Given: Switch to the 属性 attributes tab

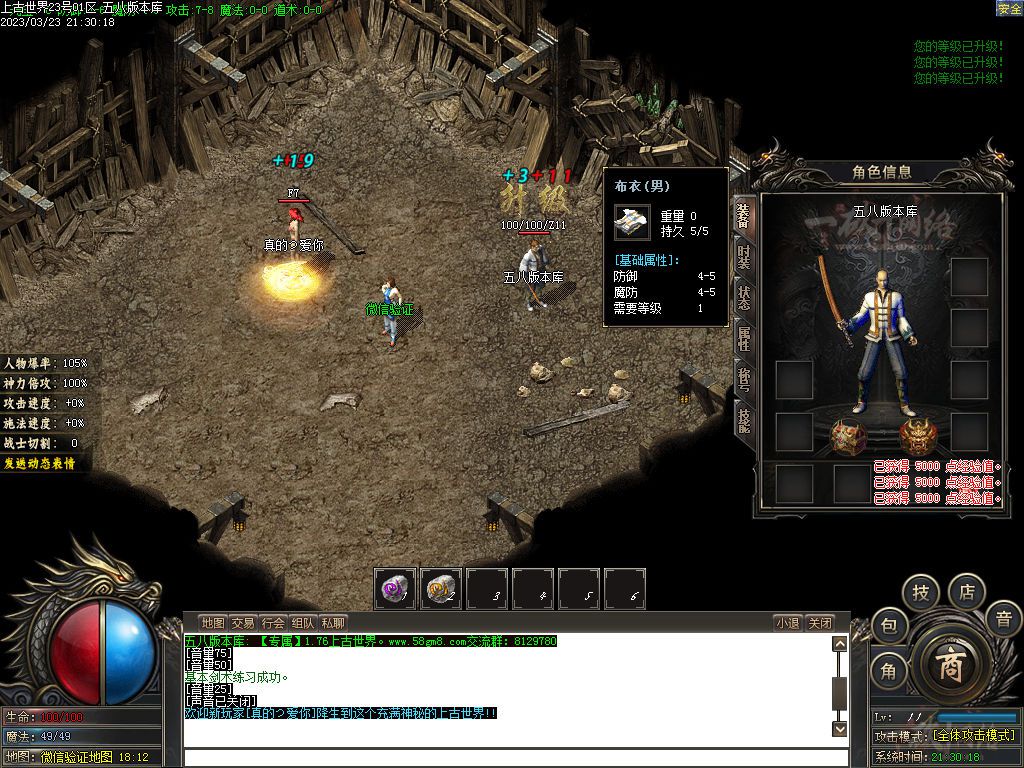Looking at the screenshot, I should (x=742, y=338).
